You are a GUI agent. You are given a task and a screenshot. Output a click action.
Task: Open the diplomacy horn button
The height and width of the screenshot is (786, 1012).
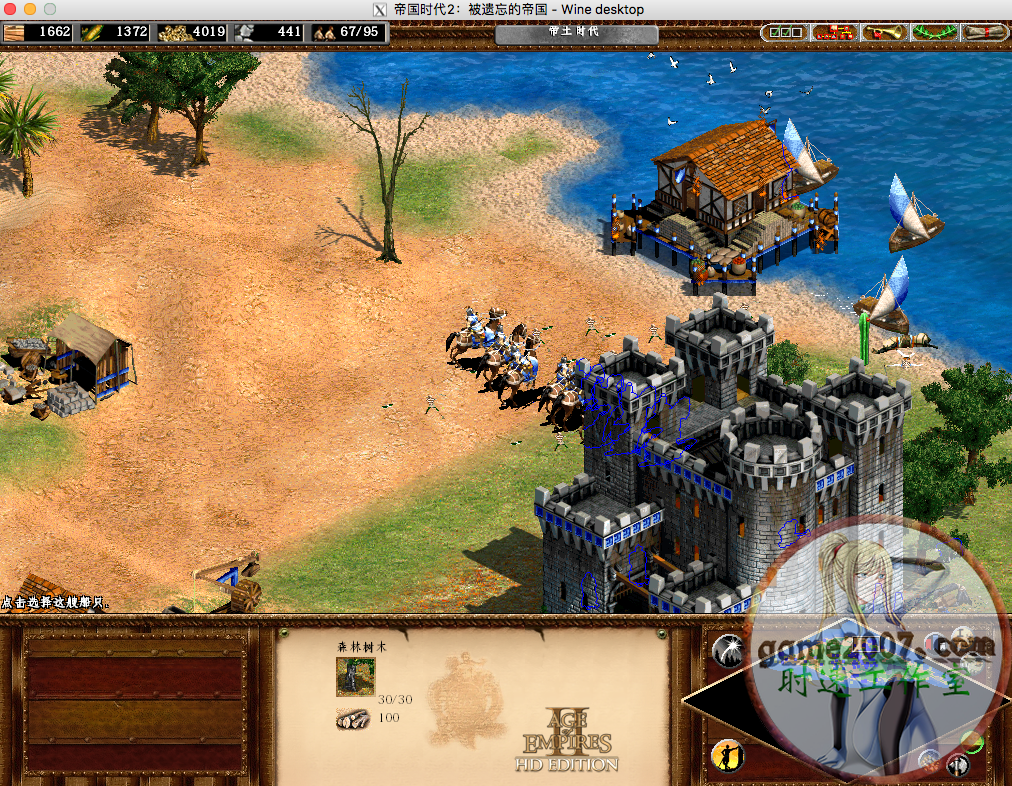pos(884,32)
